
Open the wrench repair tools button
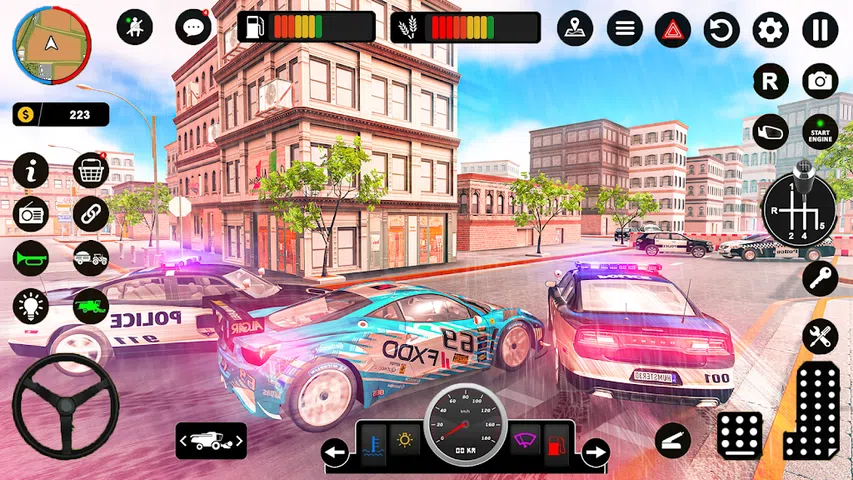click(x=820, y=336)
